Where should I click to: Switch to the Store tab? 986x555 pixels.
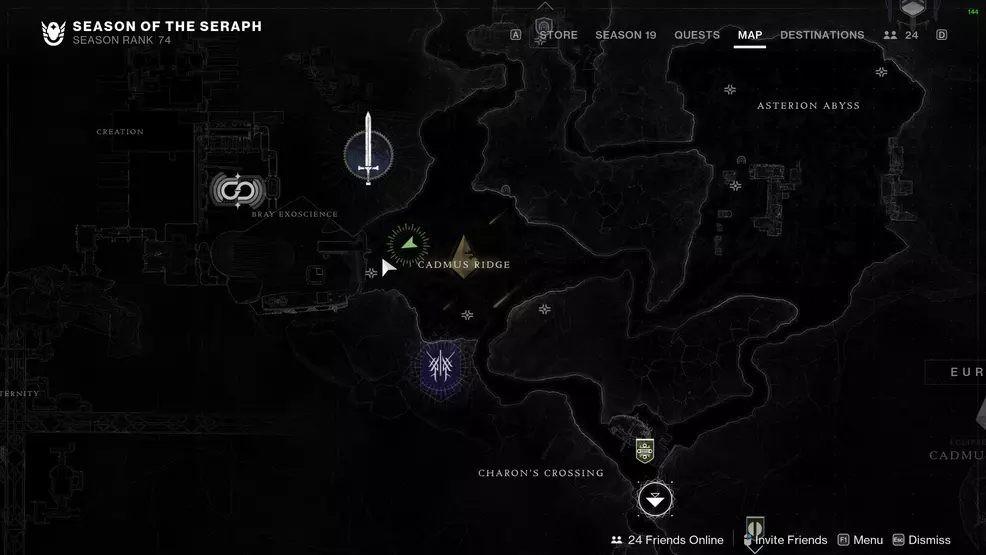pyautogui.click(x=558, y=35)
